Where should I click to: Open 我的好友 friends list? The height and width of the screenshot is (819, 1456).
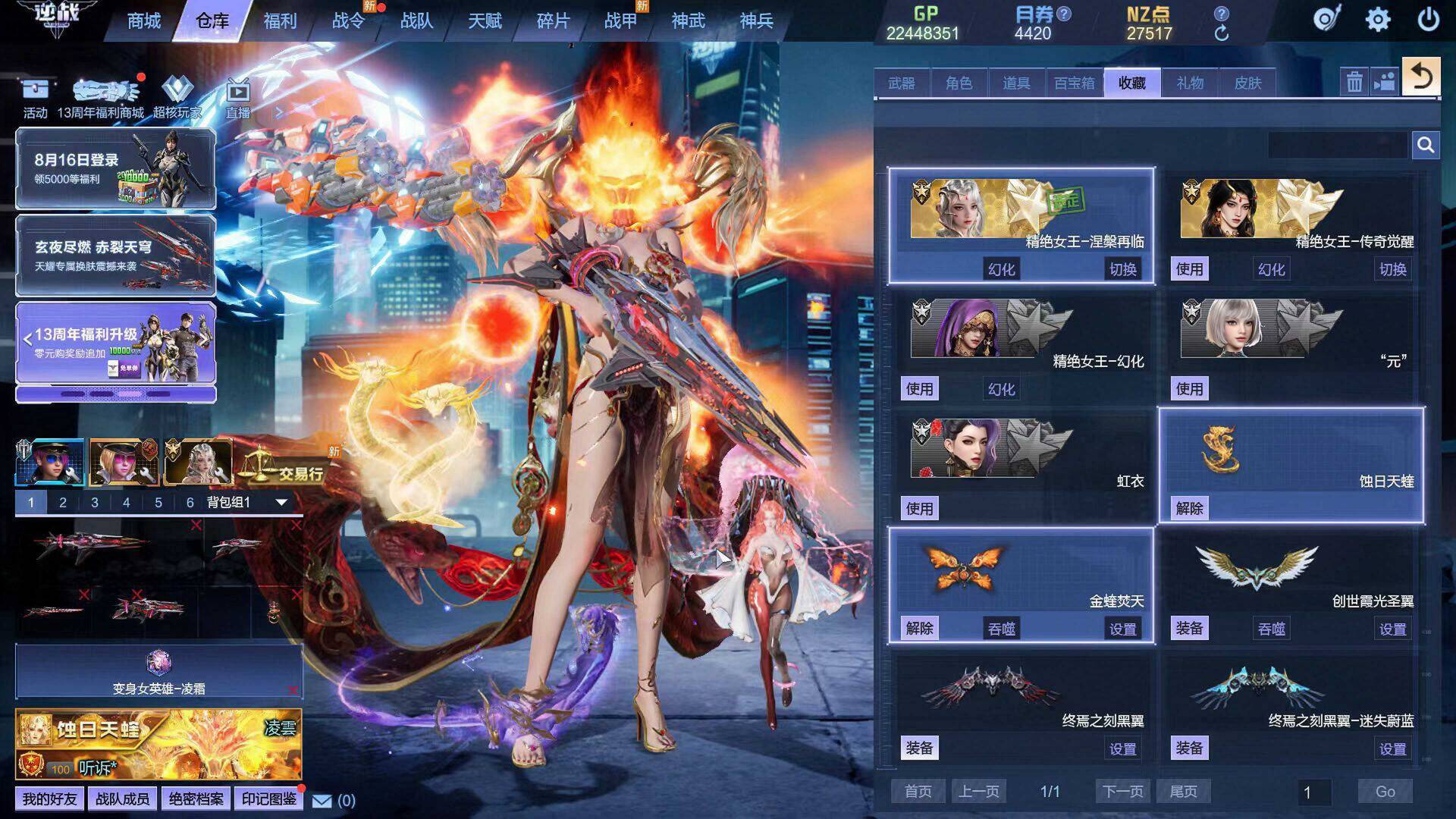(49, 799)
